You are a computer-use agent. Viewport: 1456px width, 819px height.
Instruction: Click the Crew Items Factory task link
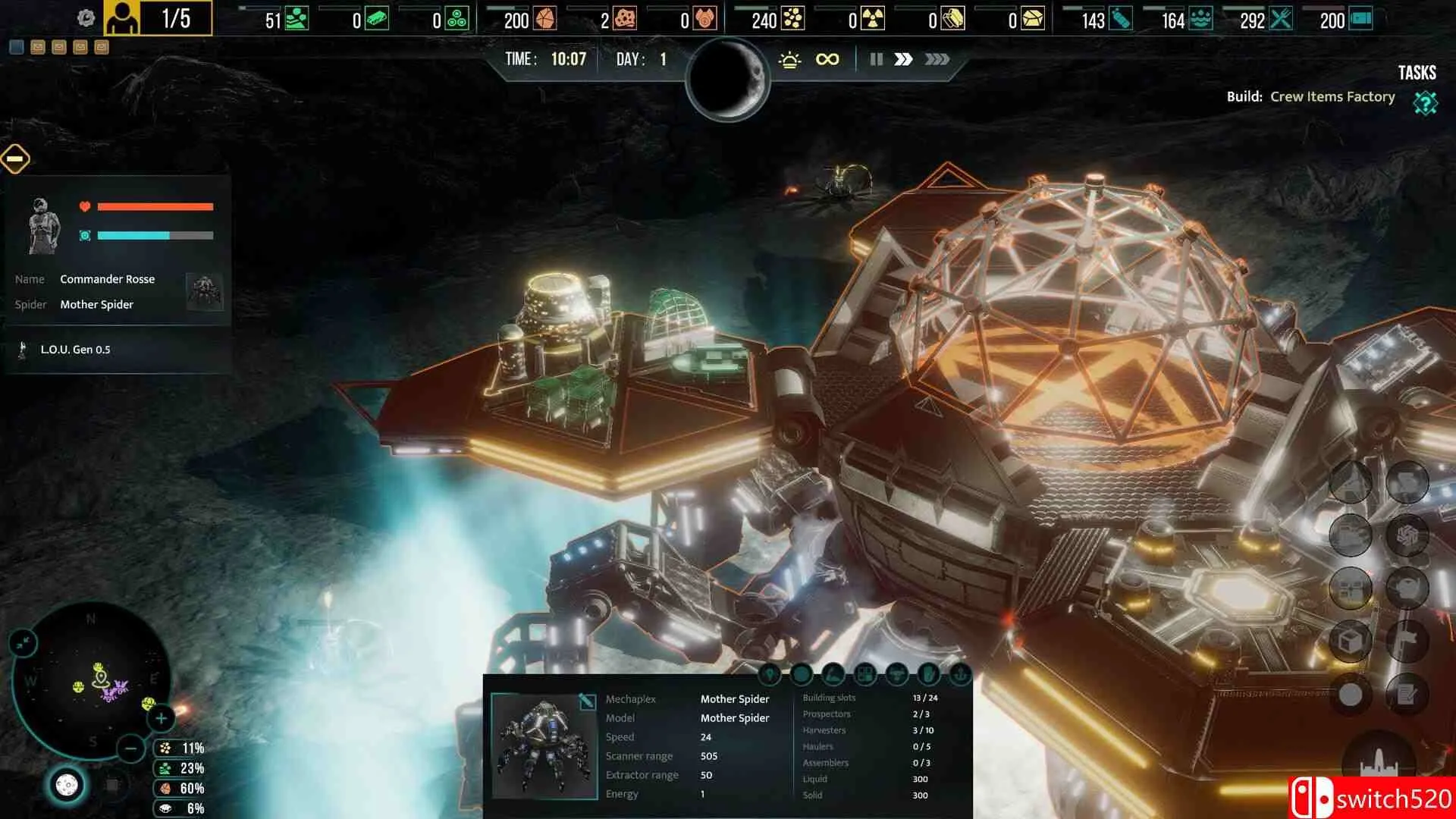1332,96
